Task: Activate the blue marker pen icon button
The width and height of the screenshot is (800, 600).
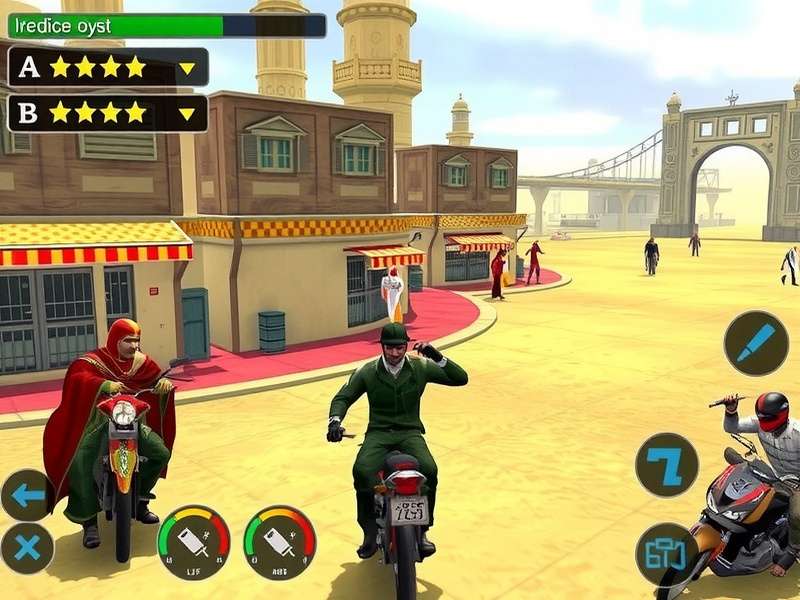Action: click(756, 343)
